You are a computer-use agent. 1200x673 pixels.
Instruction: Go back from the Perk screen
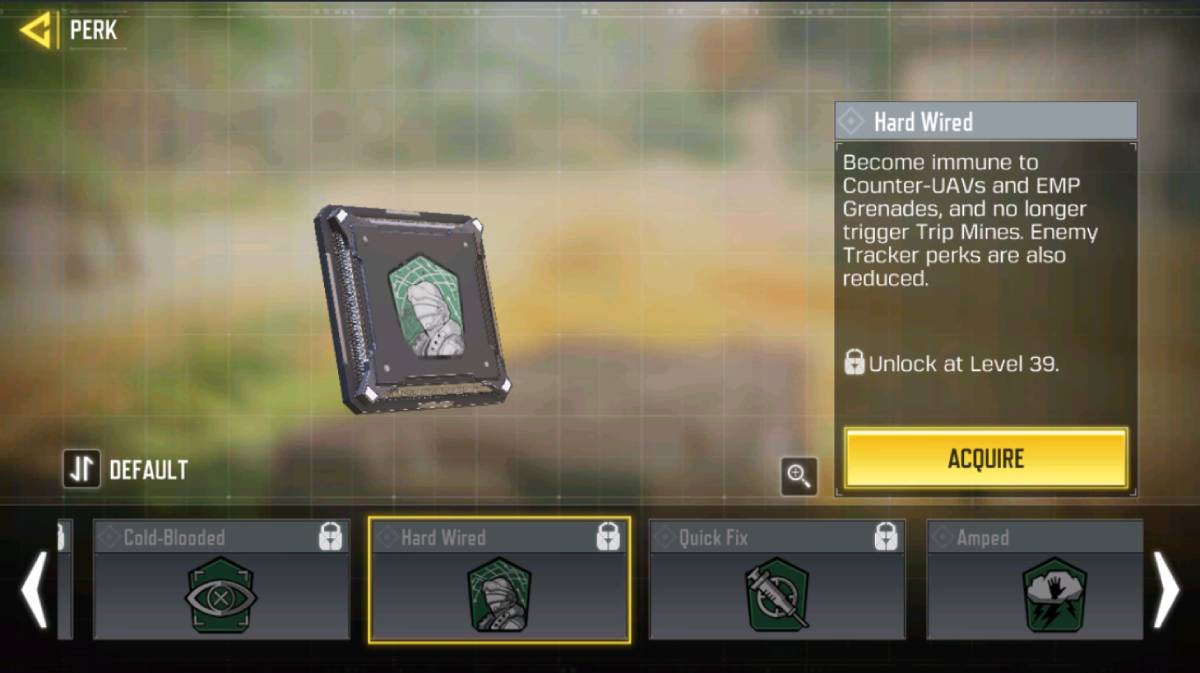click(38, 31)
